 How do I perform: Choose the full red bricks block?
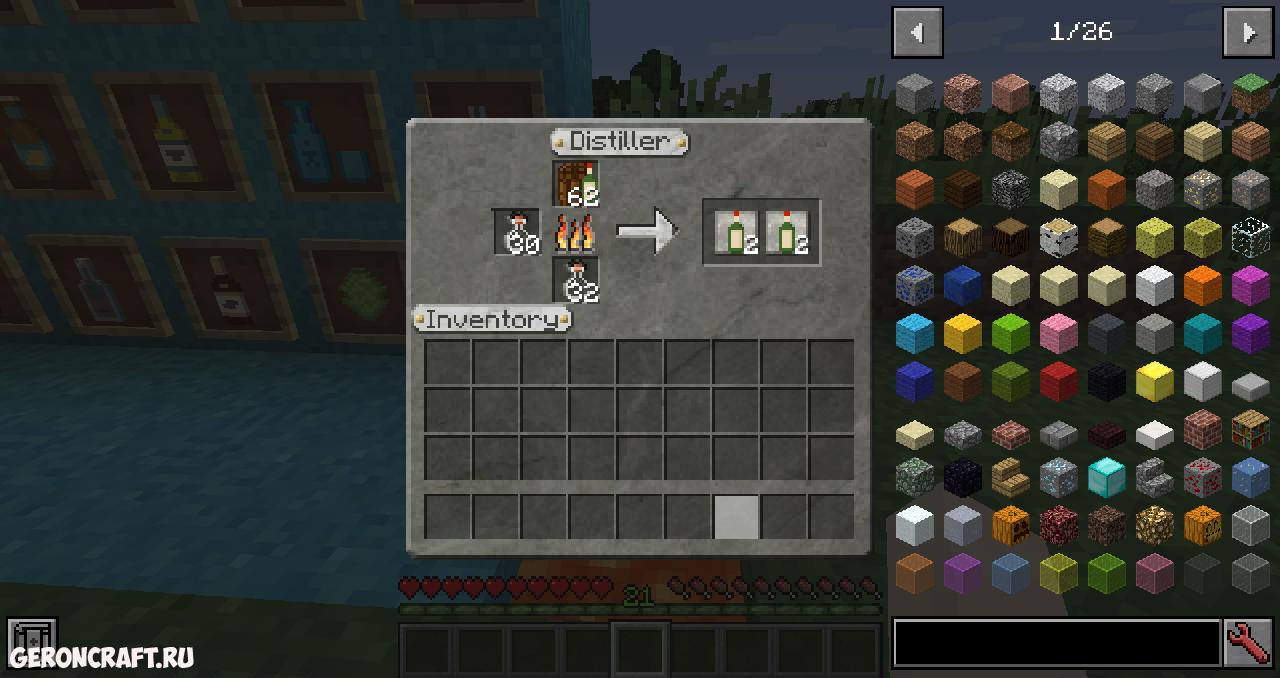coord(1202,430)
